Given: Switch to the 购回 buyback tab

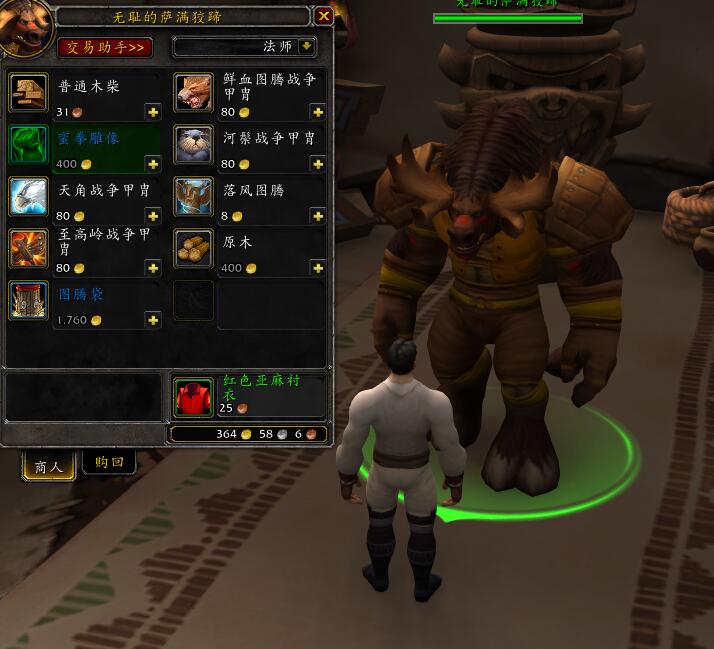Looking at the screenshot, I should coord(109,463).
